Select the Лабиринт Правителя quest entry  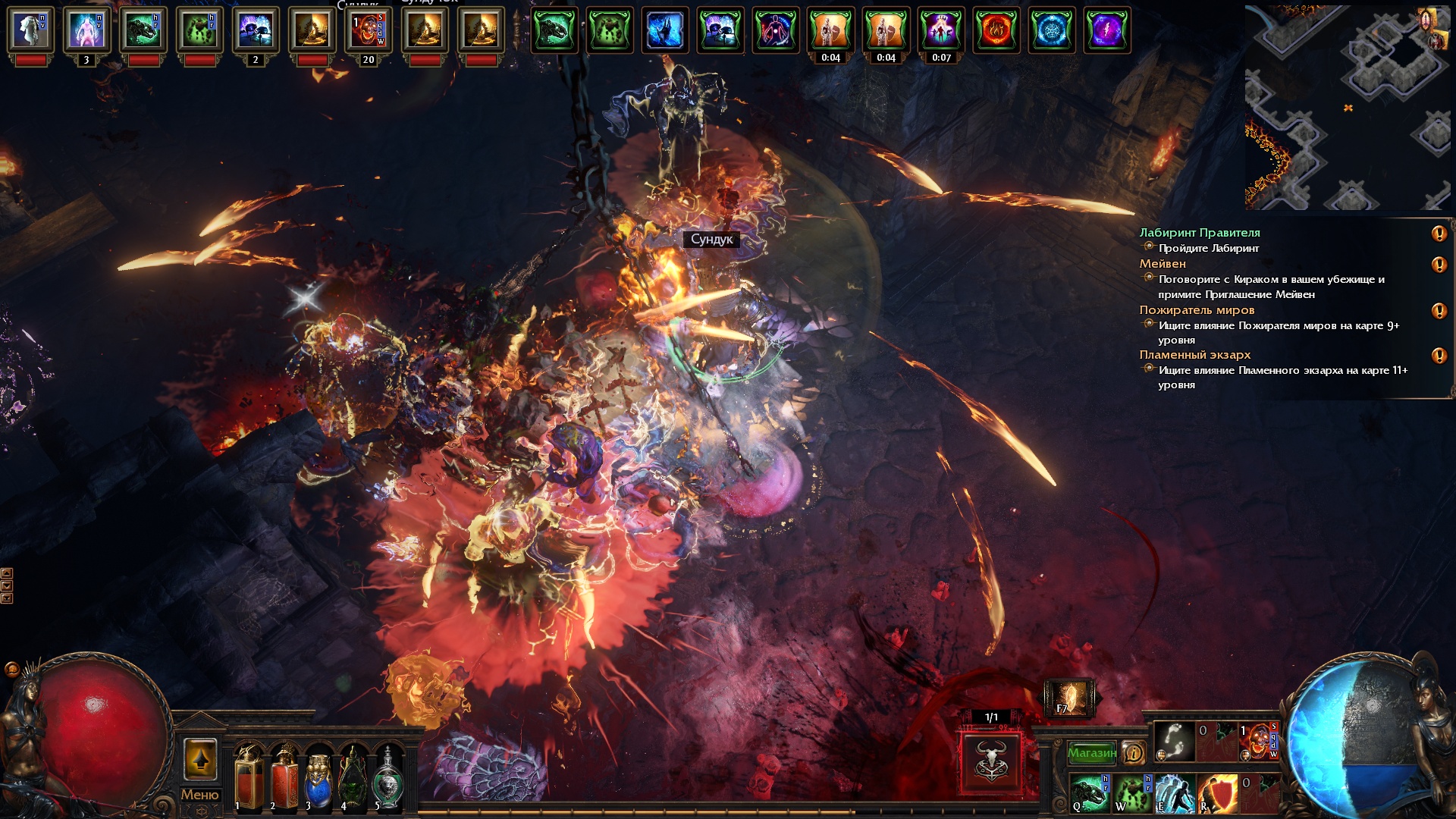[1200, 233]
